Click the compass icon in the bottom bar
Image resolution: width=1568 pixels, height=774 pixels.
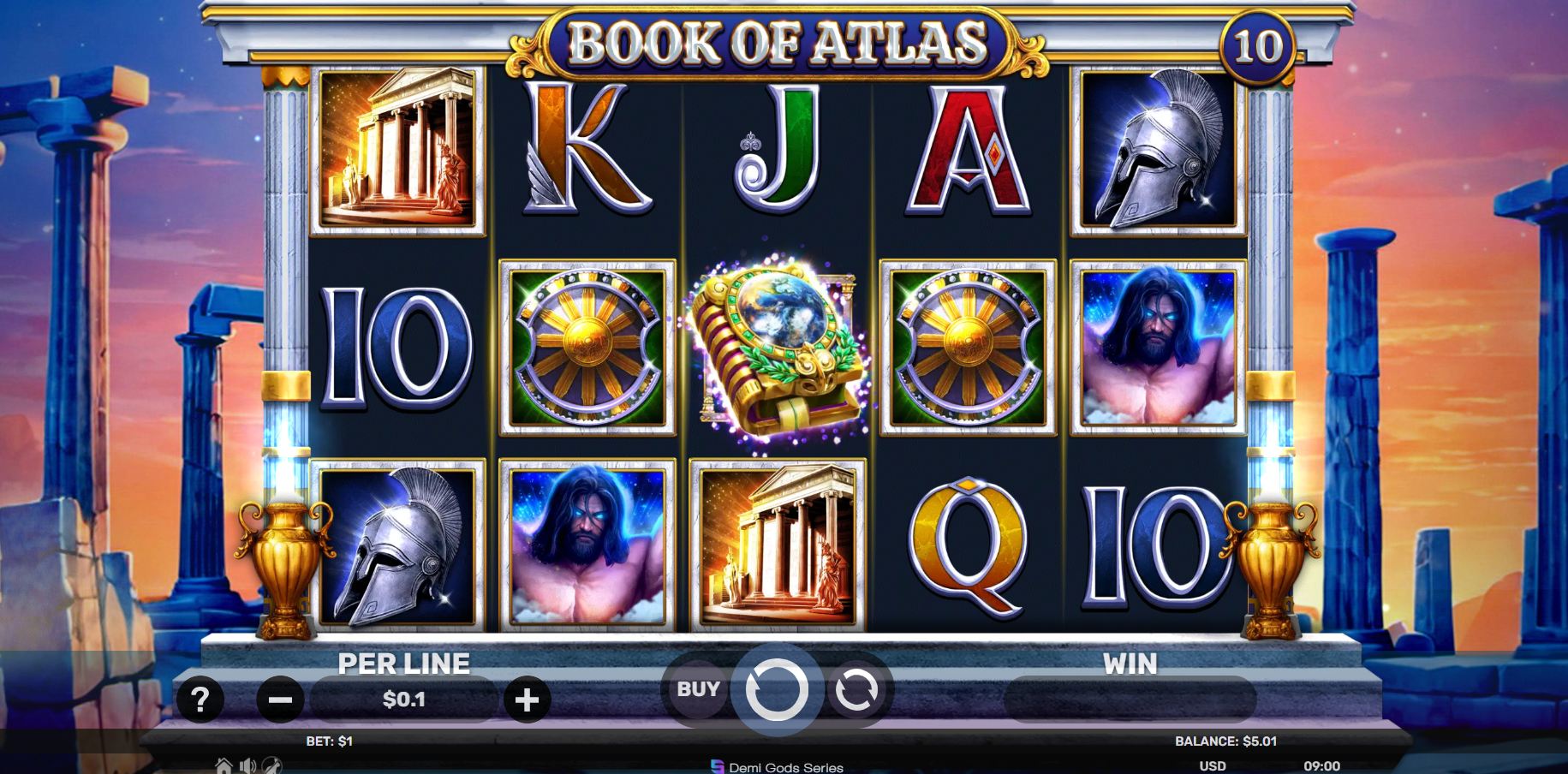(x=271, y=766)
